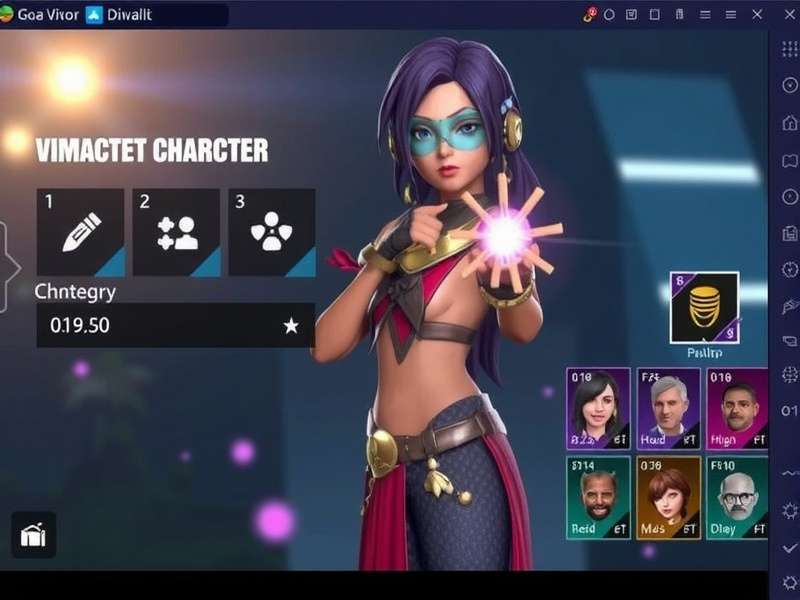This screenshot has height=600, width=800.
Task: Select the gold coin stack tile
Action: coord(704,307)
